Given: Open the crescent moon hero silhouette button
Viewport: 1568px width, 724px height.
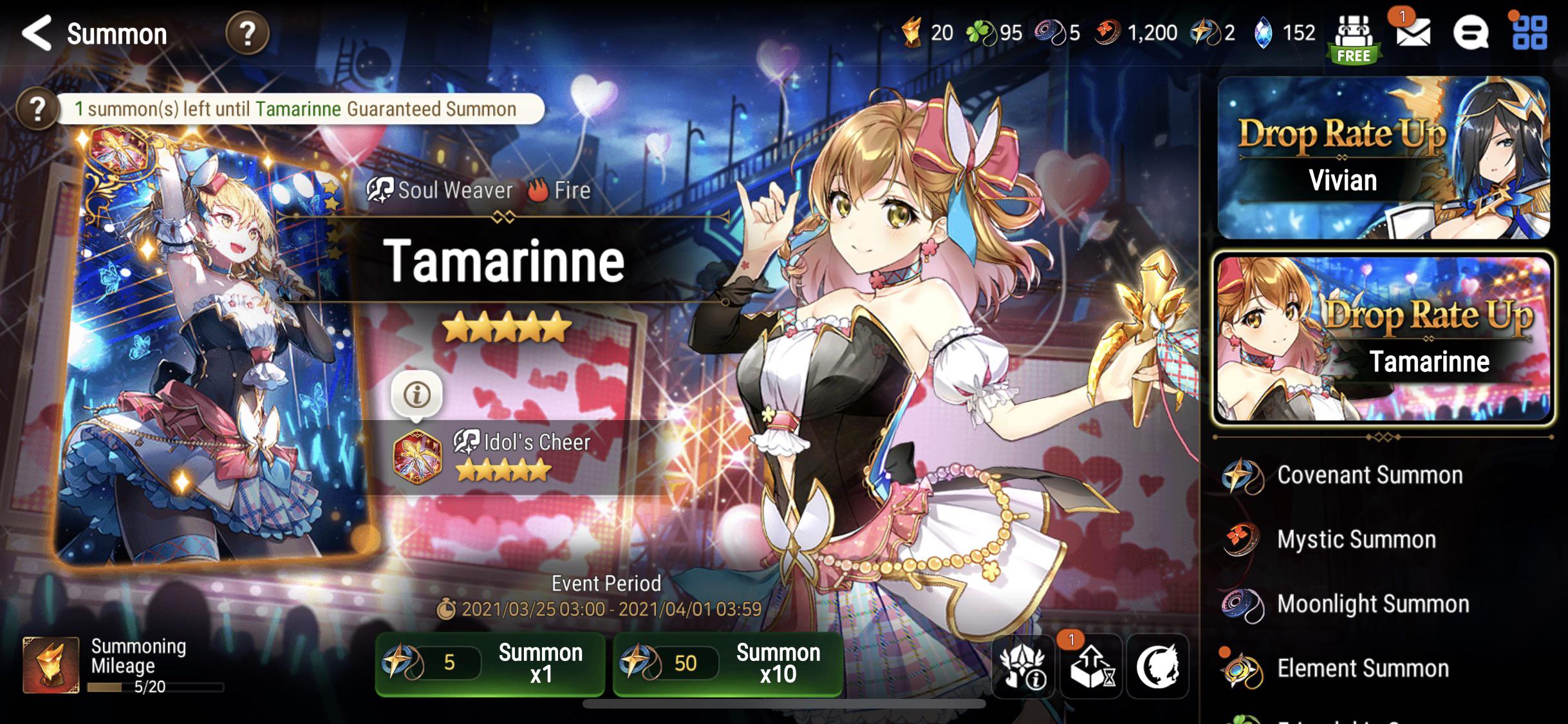Looking at the screenshot, I should pos(1157,667).
